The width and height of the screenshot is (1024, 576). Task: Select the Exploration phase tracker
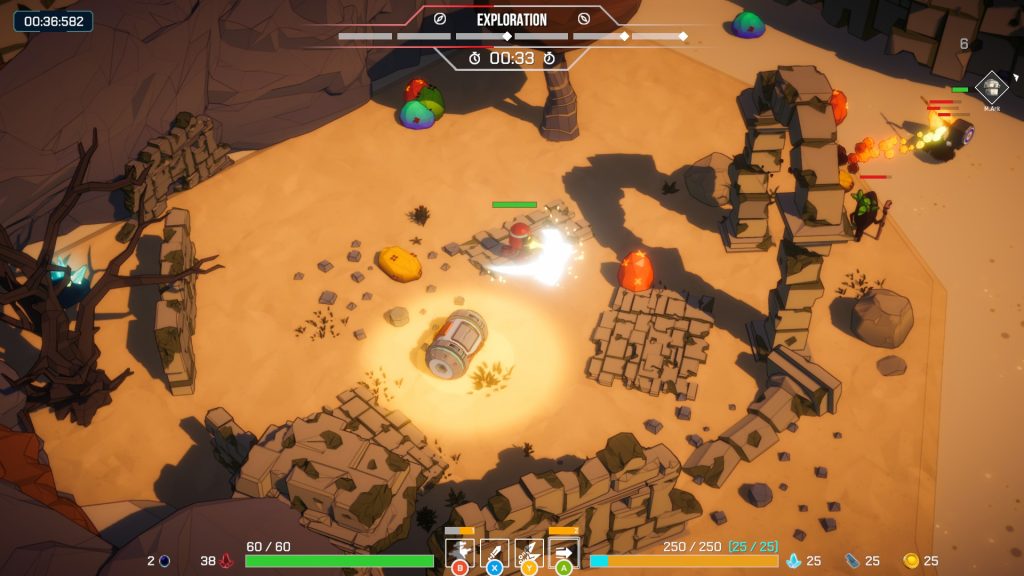[511, 20]
